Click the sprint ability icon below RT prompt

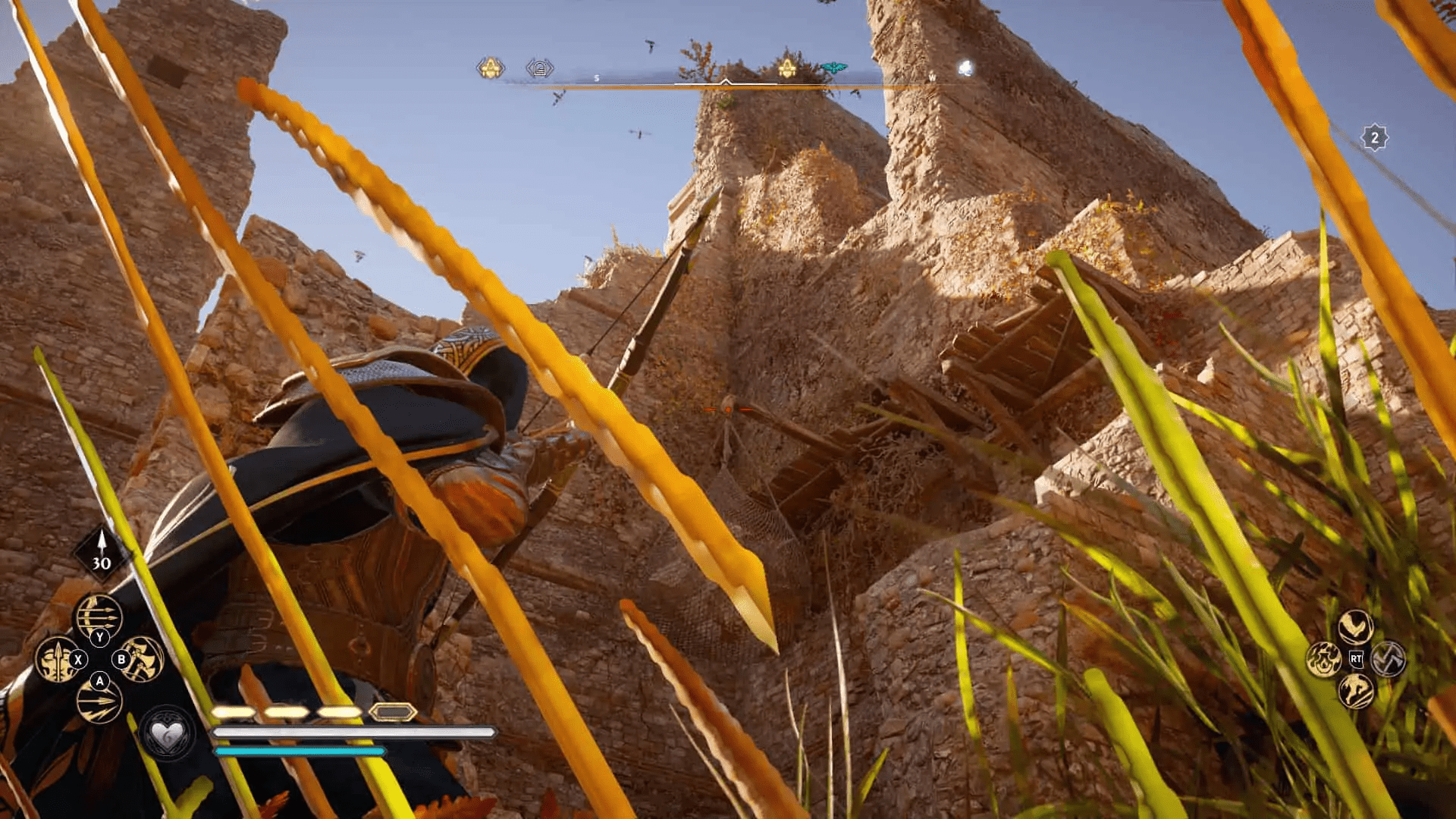click(1354, 690)
